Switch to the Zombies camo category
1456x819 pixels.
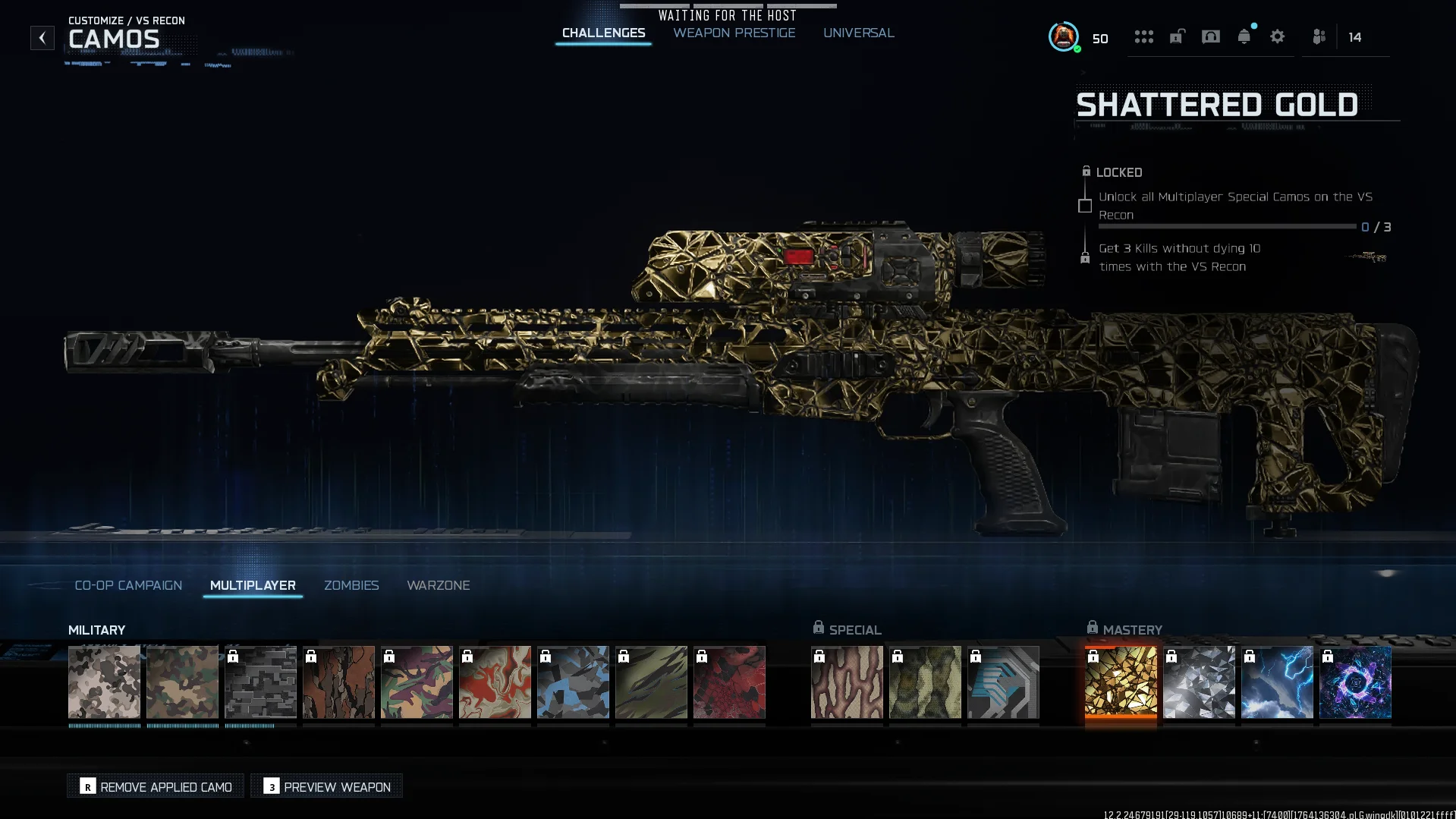click(351, 585)
